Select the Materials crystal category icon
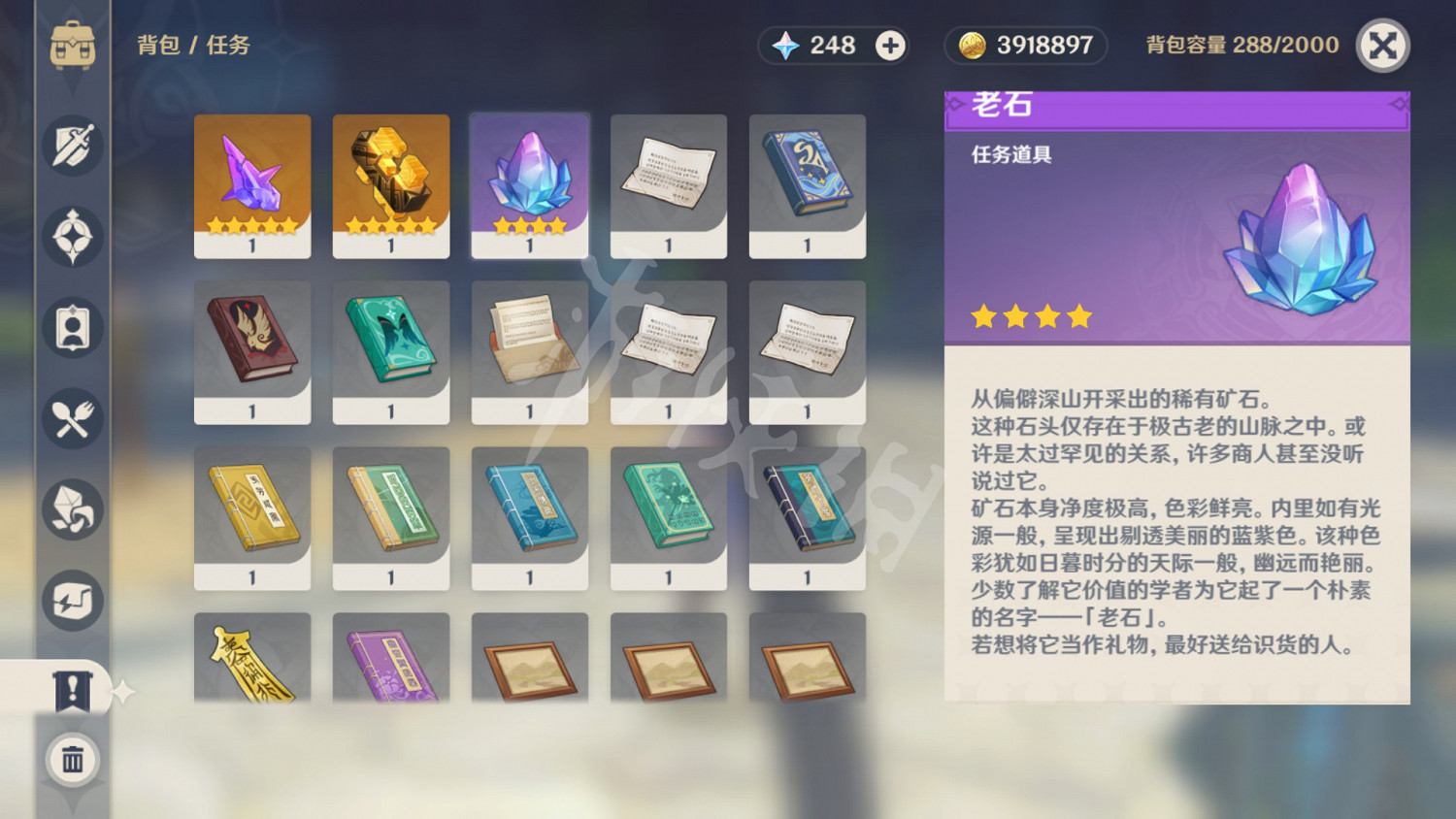Screen dimensions: 1456x819 (x=72, y=508)
